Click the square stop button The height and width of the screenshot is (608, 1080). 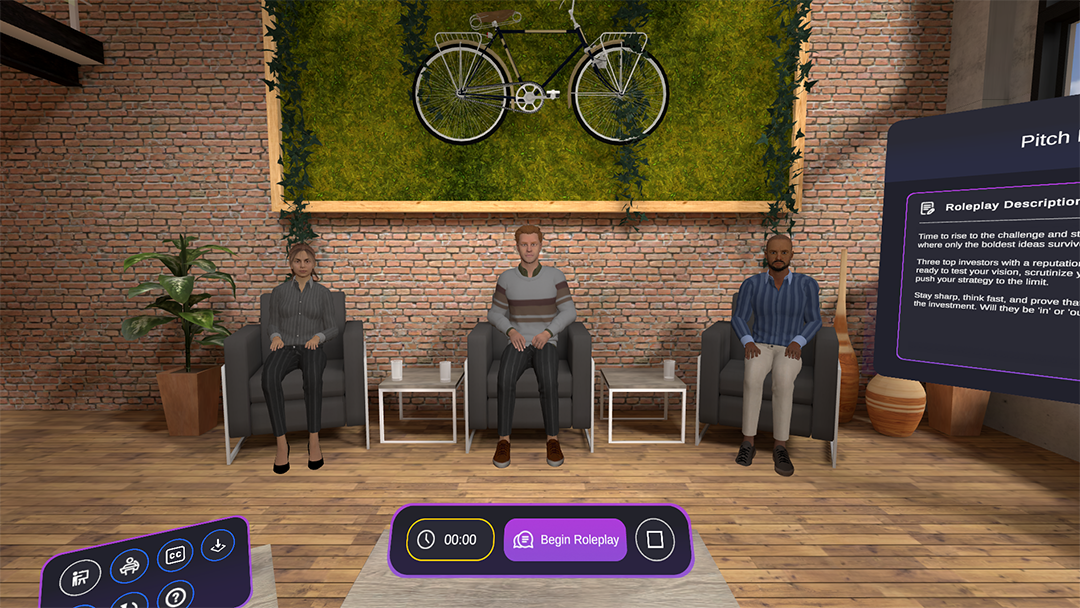tap(655, 540)
